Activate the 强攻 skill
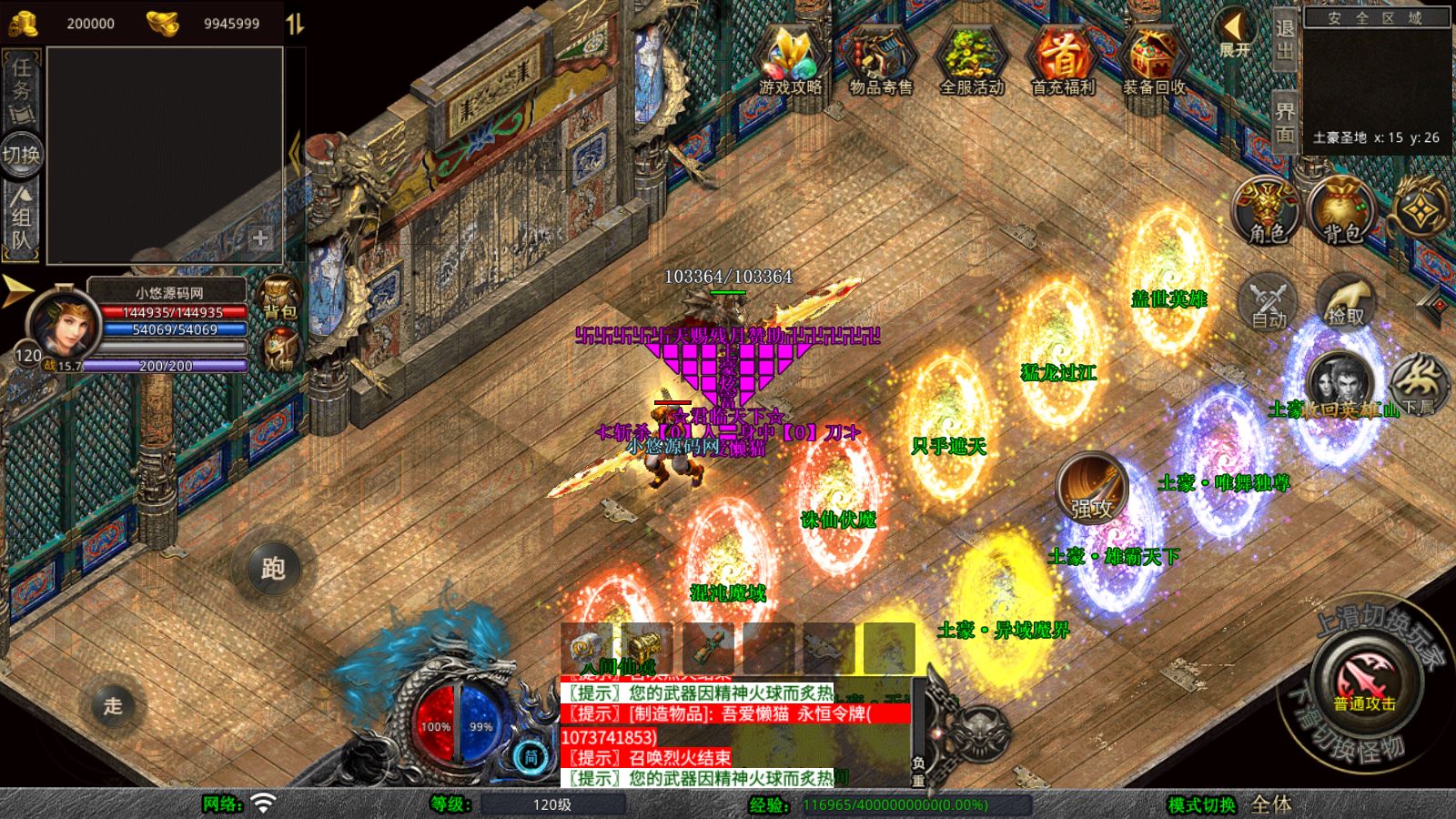The height and width of the screenshot is (819, 1456). click(1091, 490)
